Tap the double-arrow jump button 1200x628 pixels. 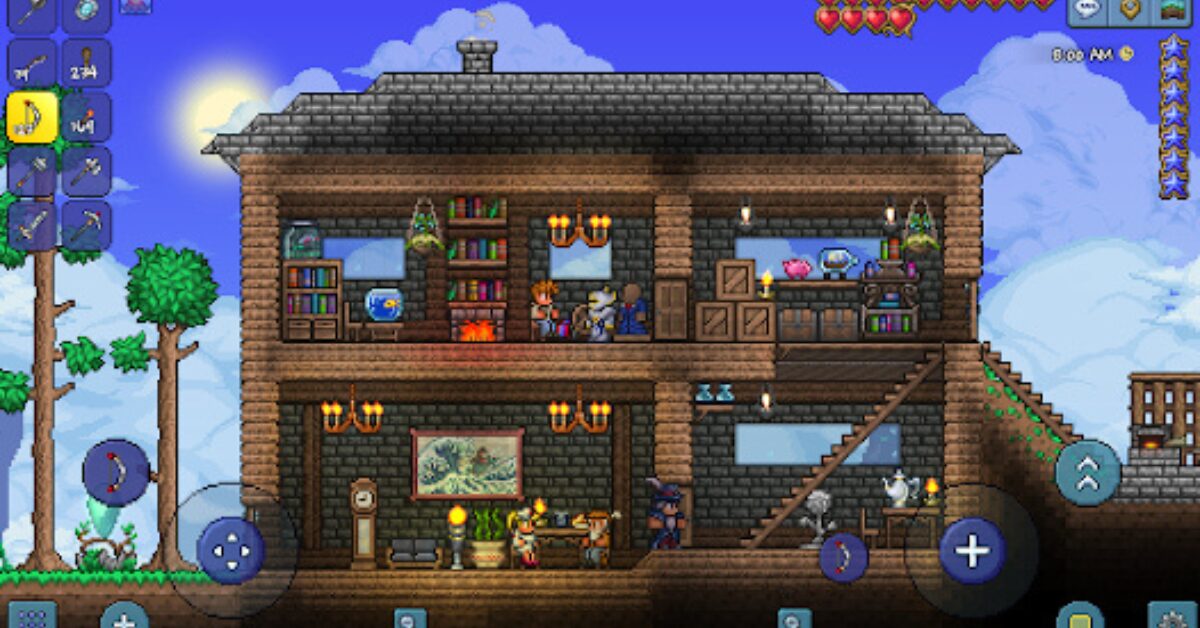pos(1087,472)
